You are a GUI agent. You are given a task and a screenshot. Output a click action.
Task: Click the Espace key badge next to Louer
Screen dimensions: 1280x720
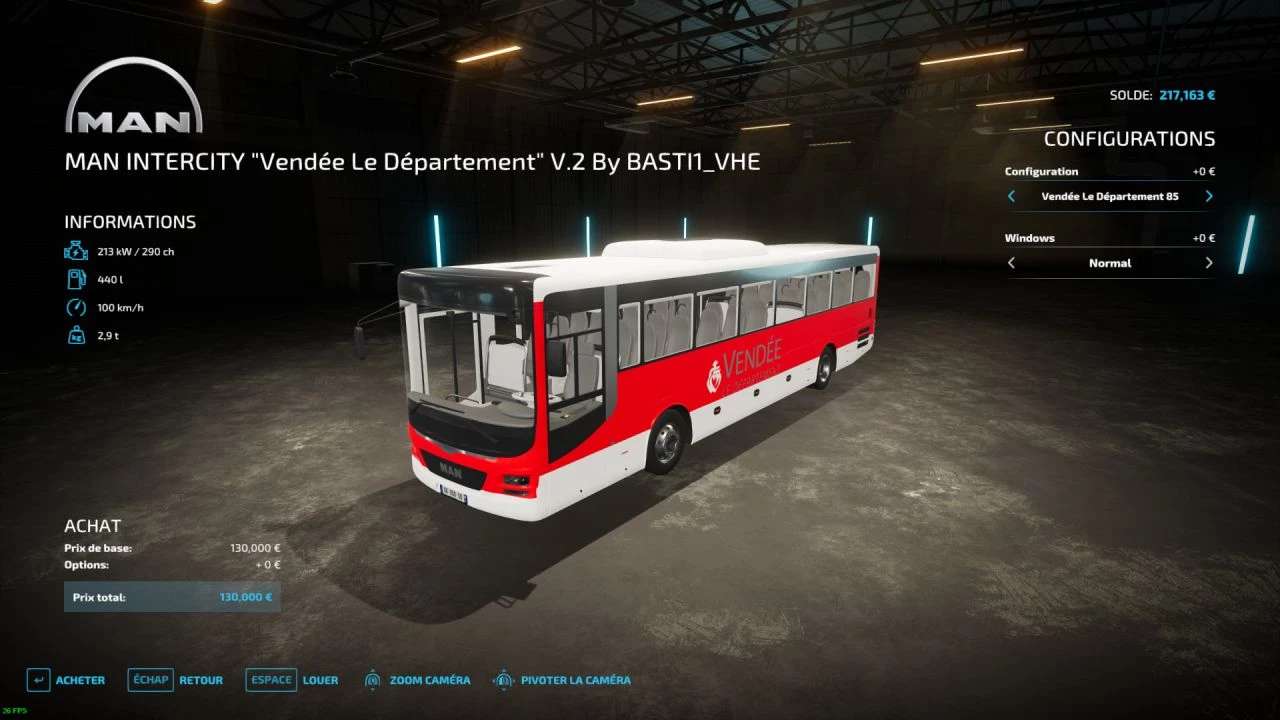(270, 679)
